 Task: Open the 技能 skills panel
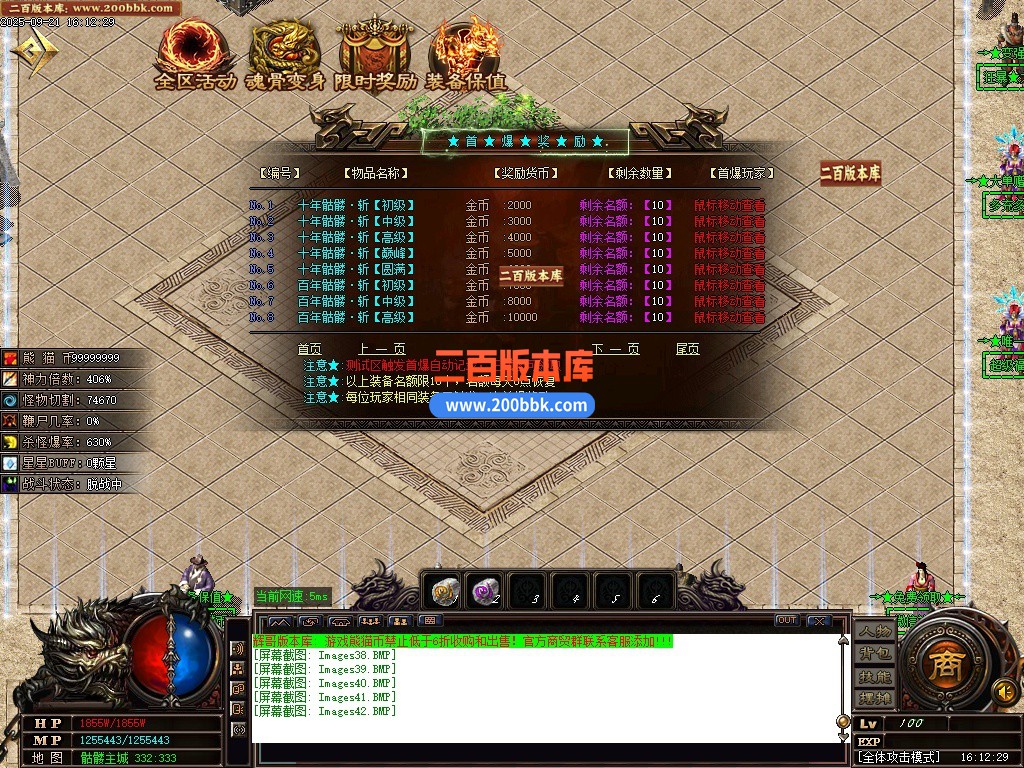click(x=873, y=676)
